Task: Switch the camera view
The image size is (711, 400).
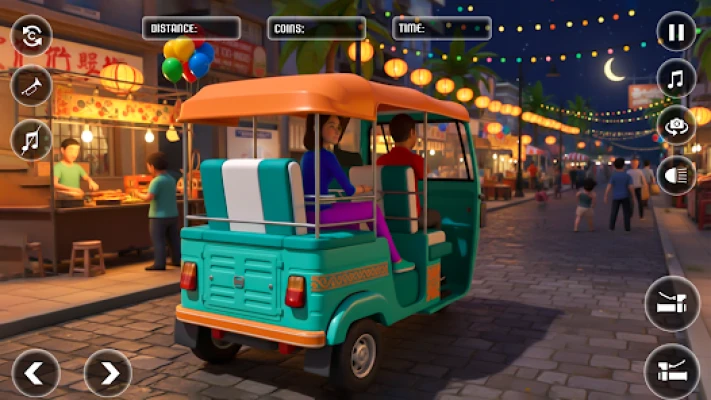Action: (677, 125)
